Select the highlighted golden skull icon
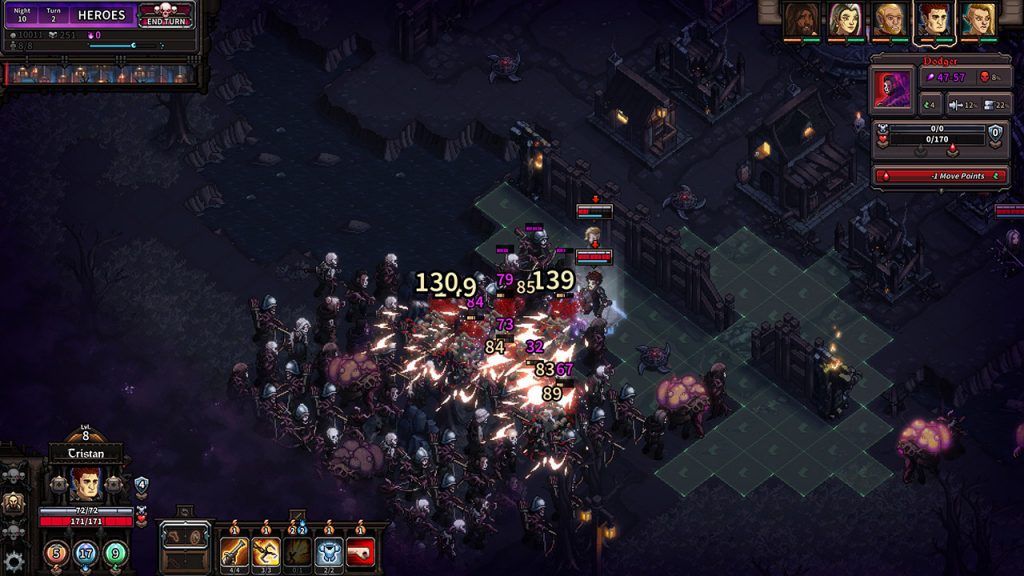This screenshot has height=576, width=1024. (12, 503)
